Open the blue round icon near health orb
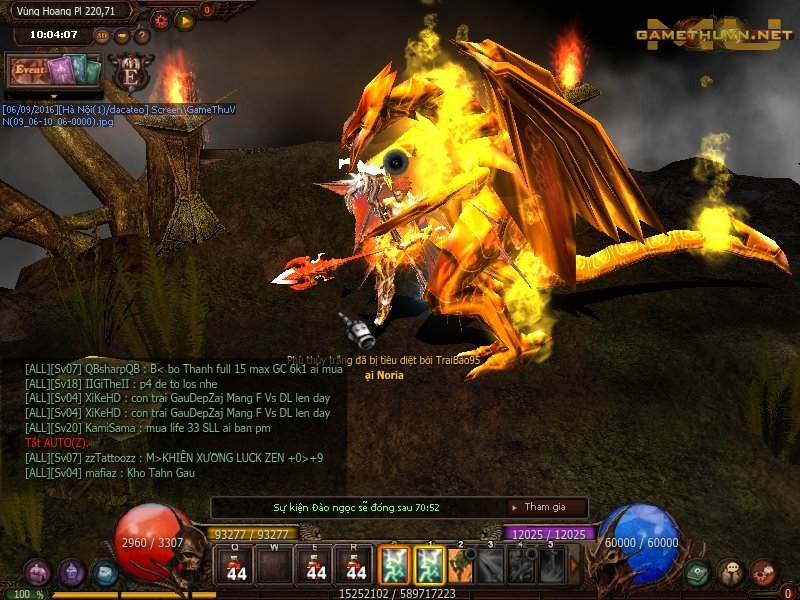The height and width of the screenshot is (600, 800). (104, 573)
